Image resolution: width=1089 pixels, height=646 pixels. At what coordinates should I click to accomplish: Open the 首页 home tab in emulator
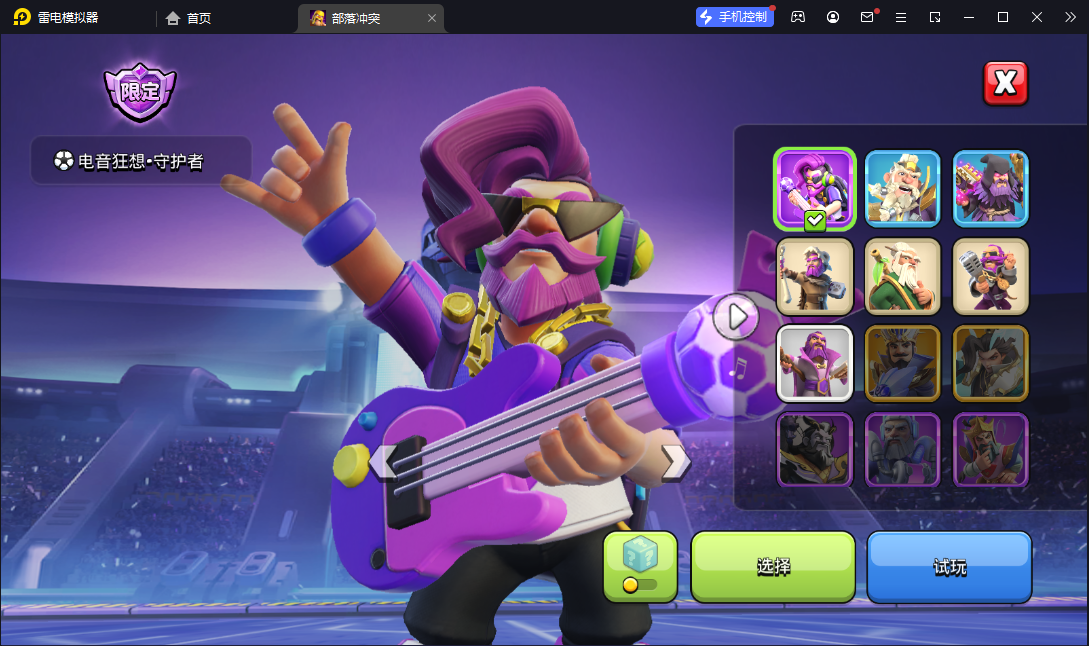click(189, 18)
